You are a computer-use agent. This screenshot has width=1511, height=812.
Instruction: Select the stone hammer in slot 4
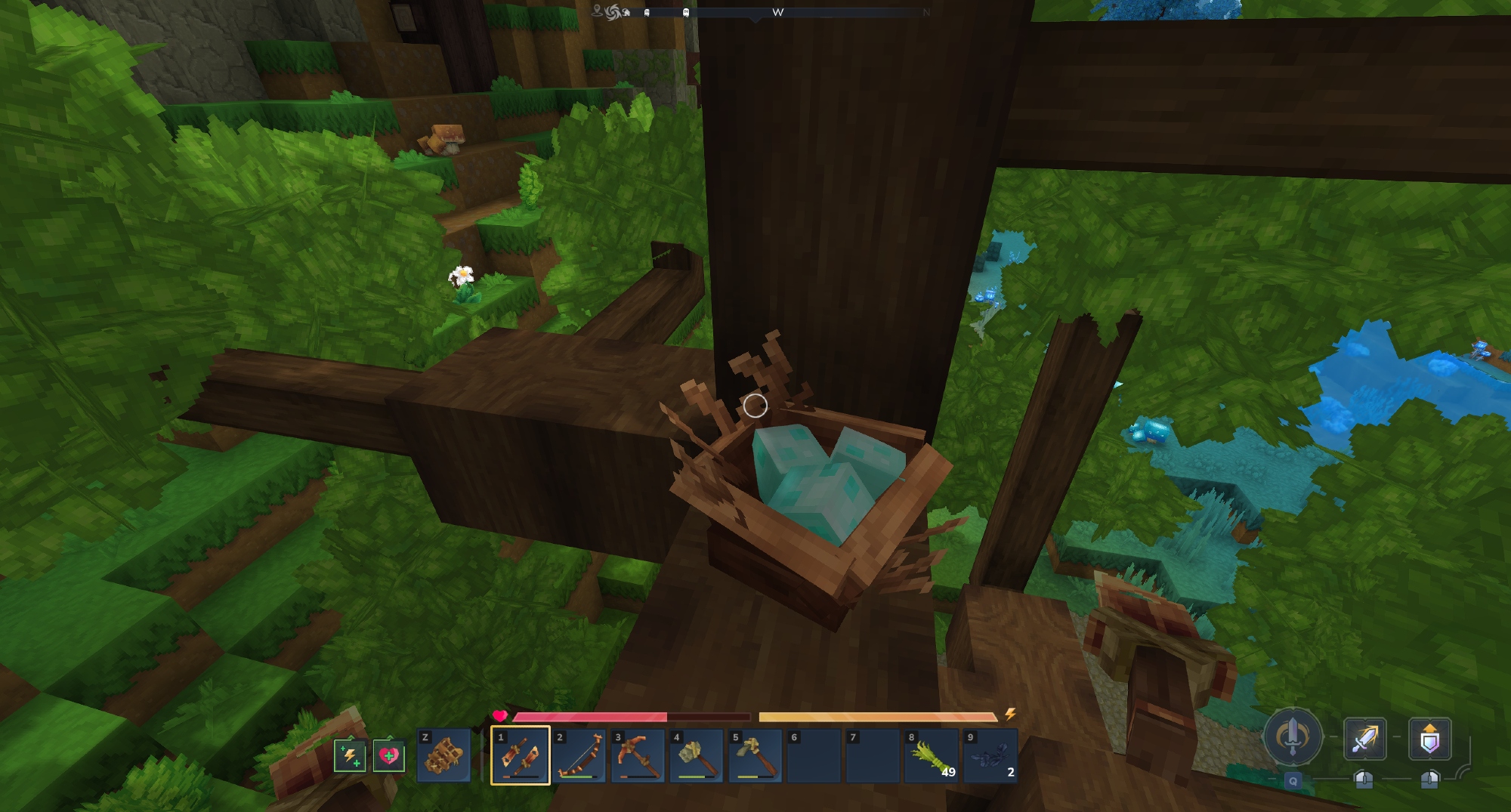click(697, 755)
